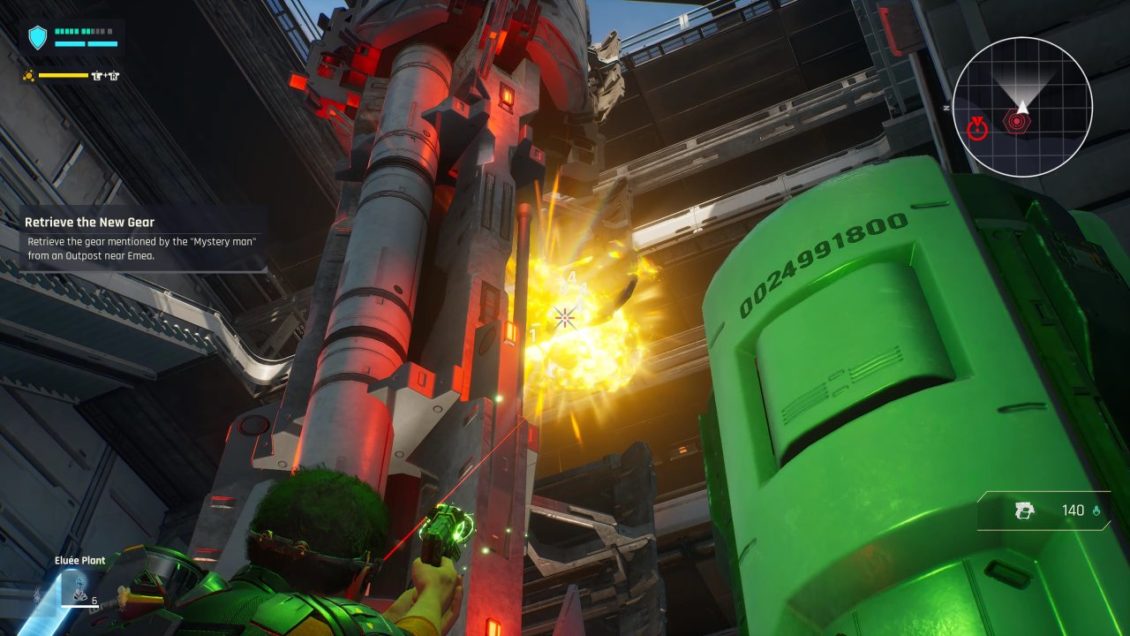This screenshot has height=636, width=1130.
Task: Select the blue shield icon
Action: (38, 38)
